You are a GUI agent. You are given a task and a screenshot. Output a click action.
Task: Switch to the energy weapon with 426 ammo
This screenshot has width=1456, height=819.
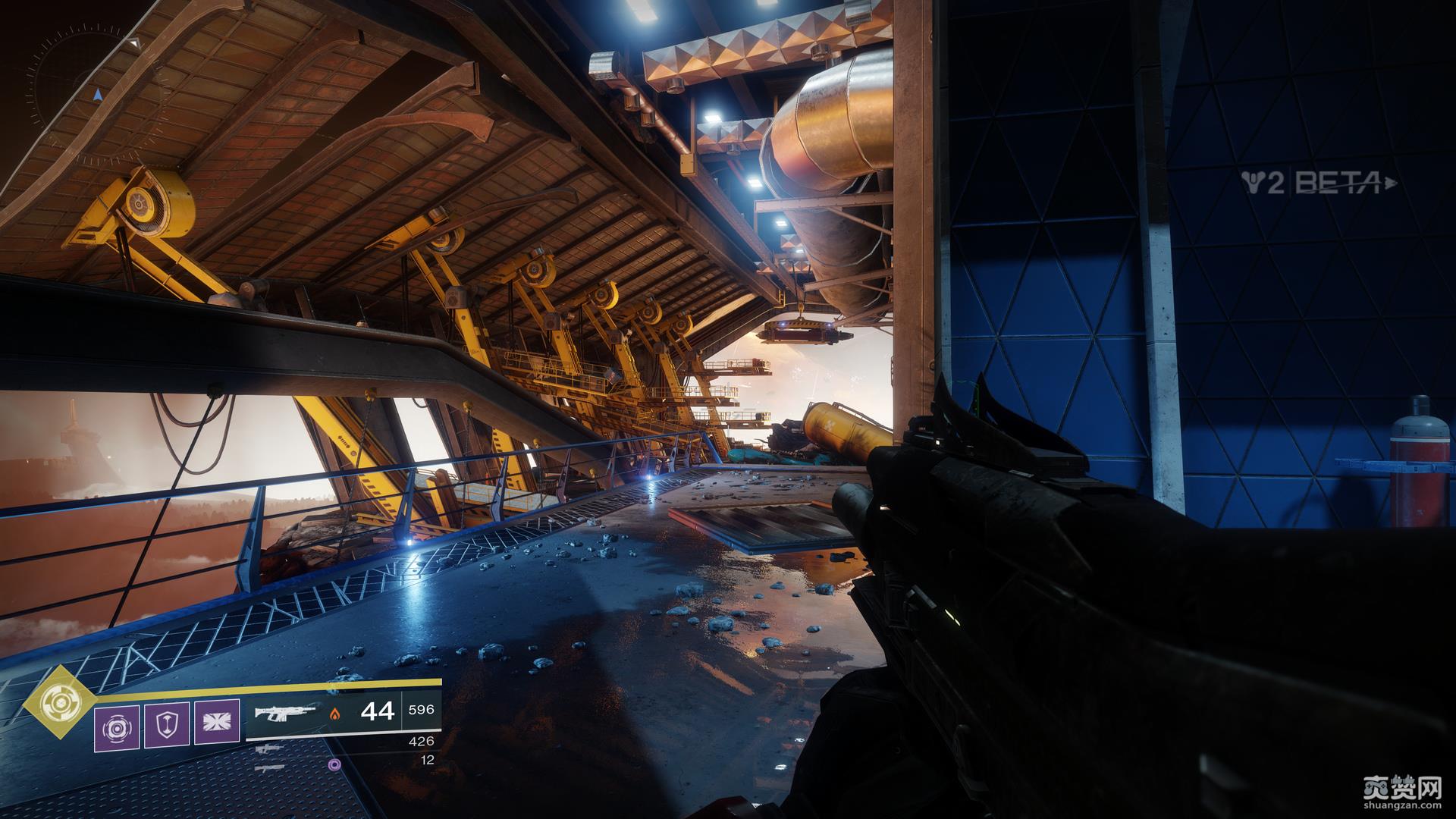pos(270,748)
